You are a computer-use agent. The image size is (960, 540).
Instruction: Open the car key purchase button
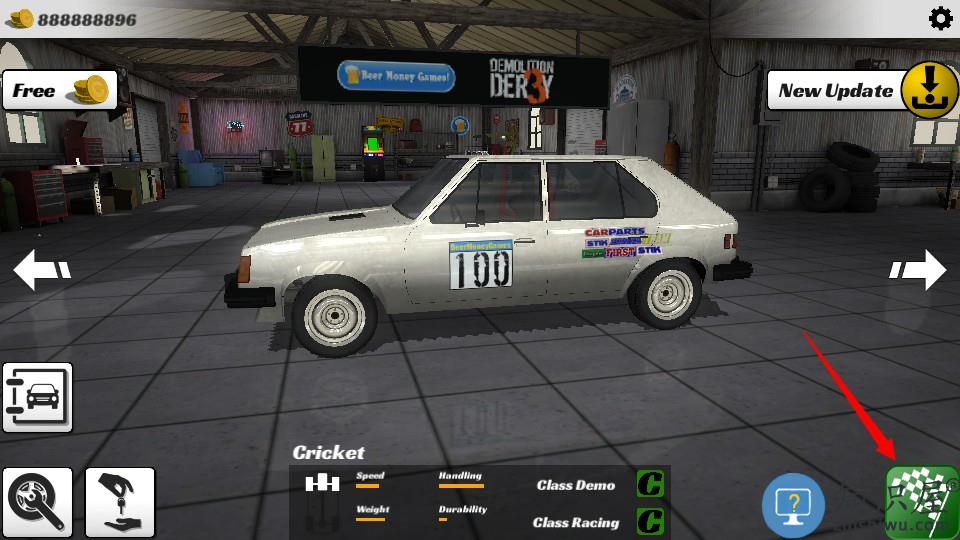120,499
